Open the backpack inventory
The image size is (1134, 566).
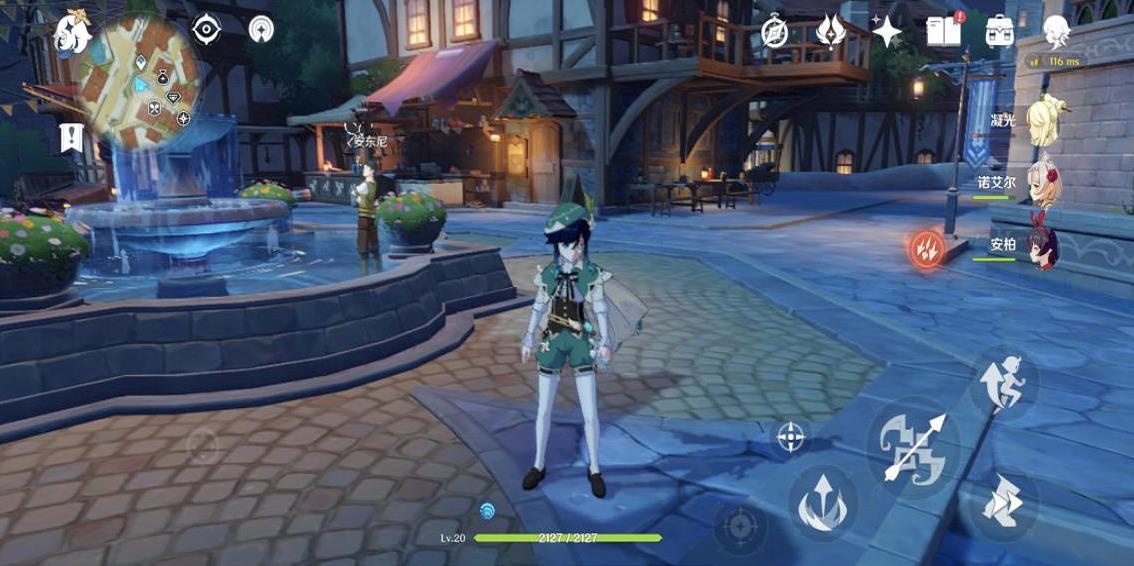pyautogui.click(x=1000, y=32)
